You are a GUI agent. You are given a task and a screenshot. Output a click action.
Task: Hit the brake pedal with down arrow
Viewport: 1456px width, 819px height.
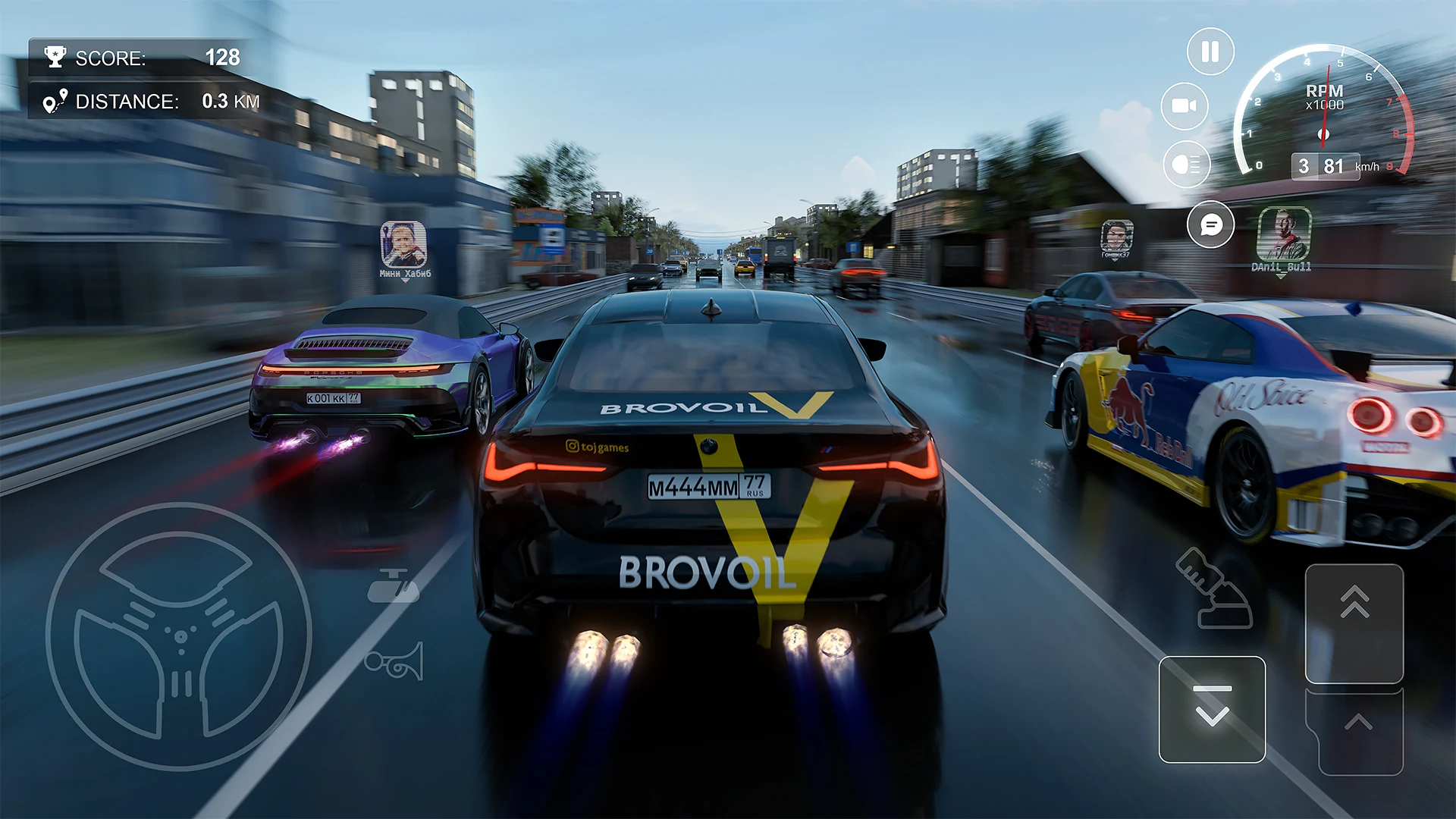[1212, 709]
